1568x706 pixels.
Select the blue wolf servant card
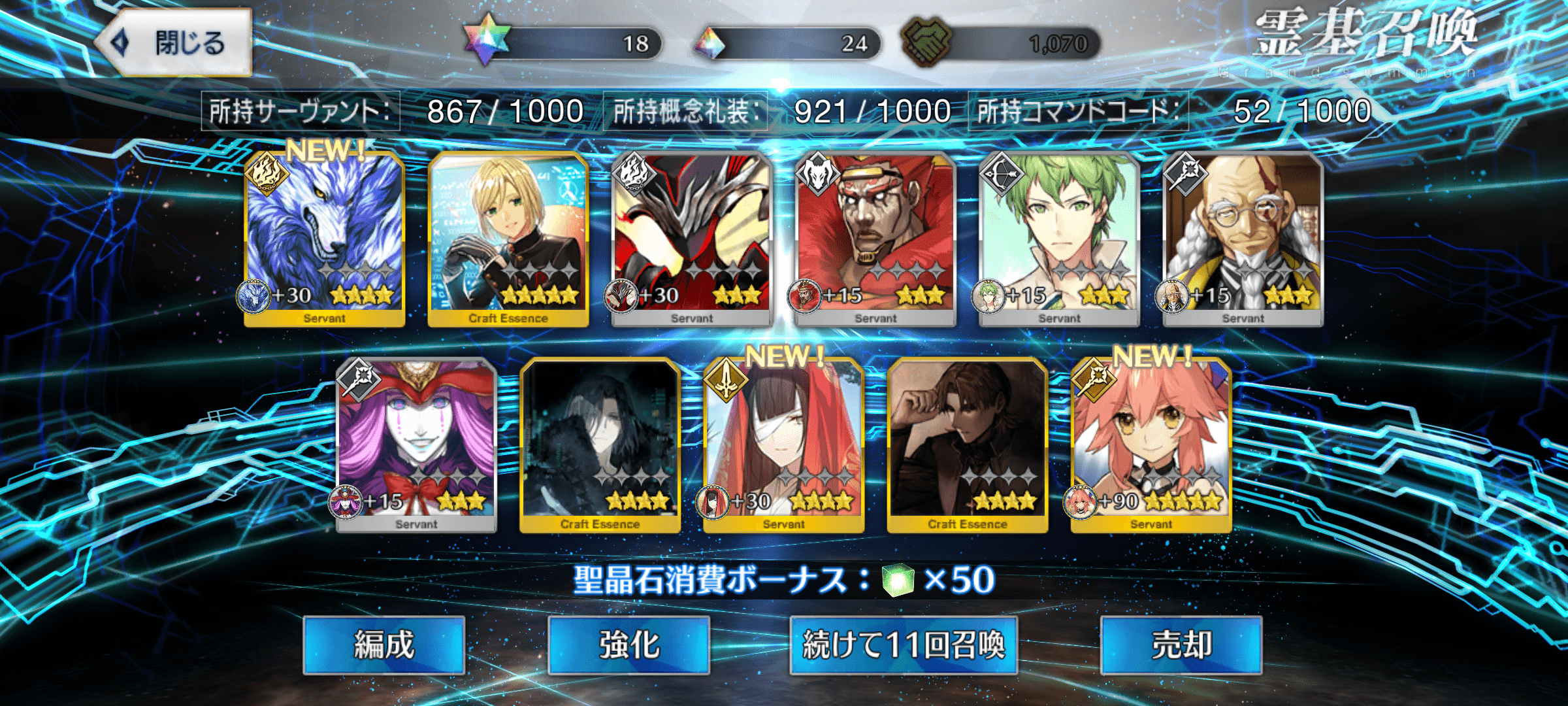(324, 239)
